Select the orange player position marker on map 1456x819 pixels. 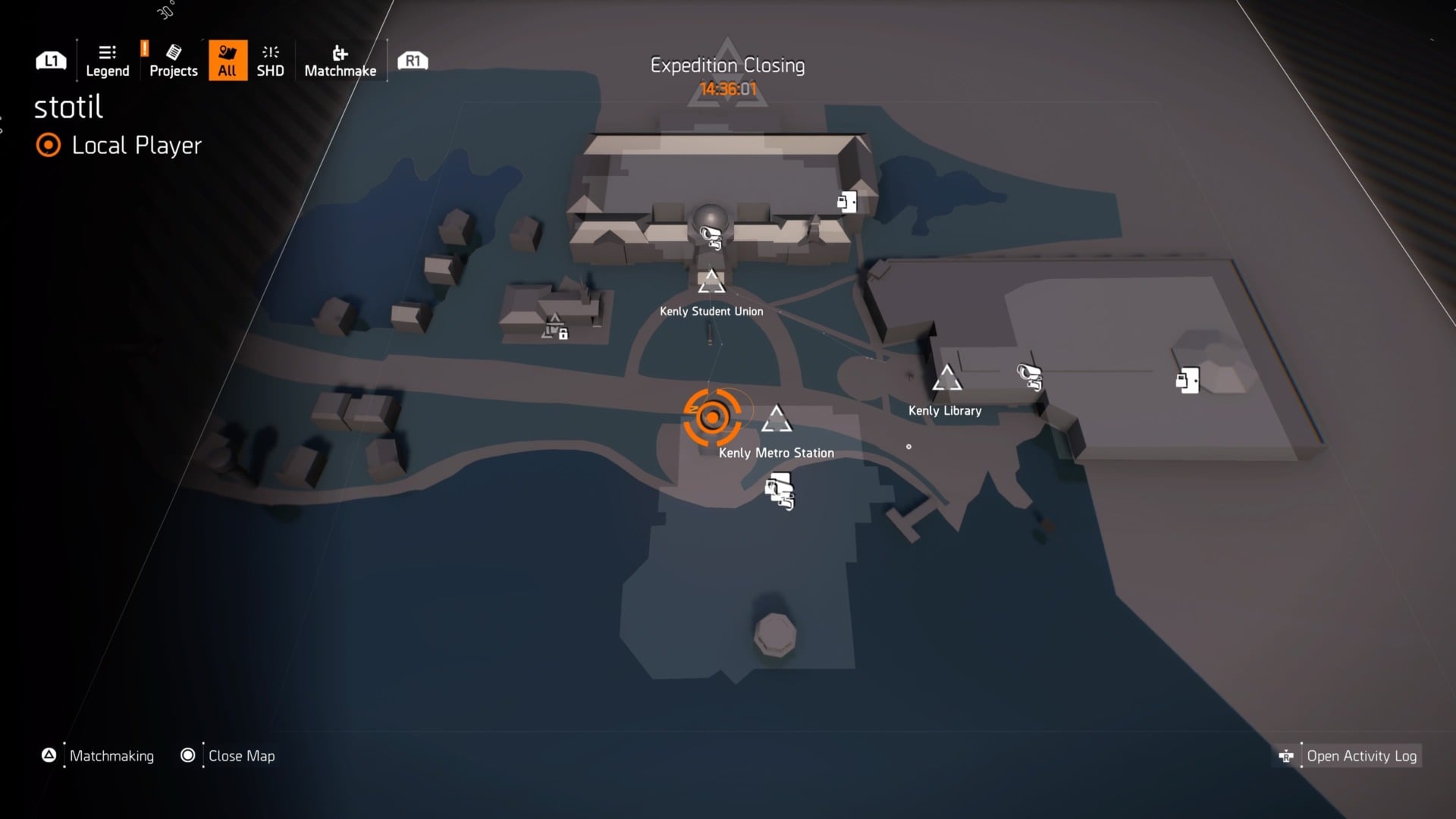pyautogui.click(x=713, y=416)
